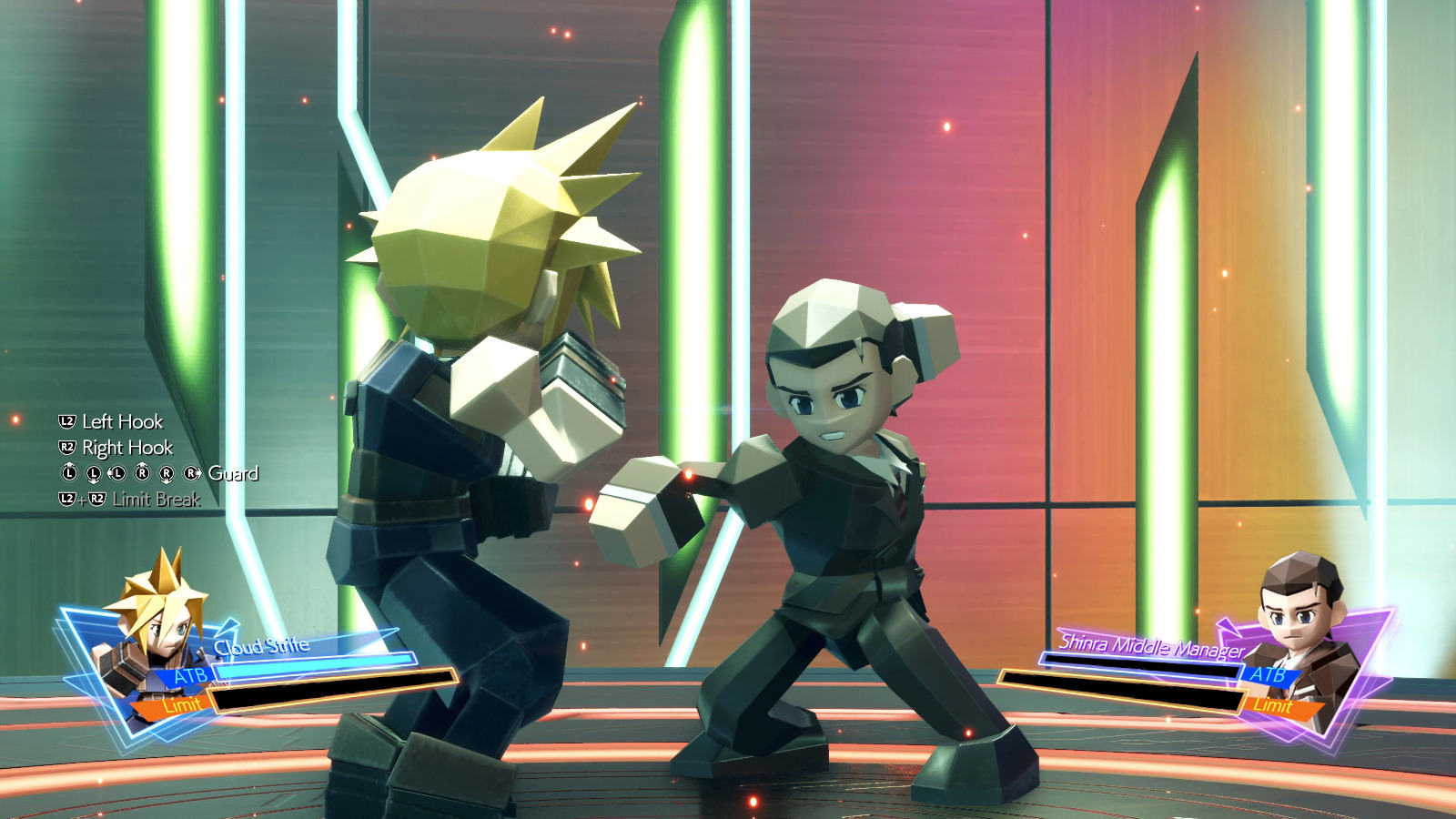Click the Guard command label
The width and height of the screenshot is (1456, 819).
coord(235,473)
